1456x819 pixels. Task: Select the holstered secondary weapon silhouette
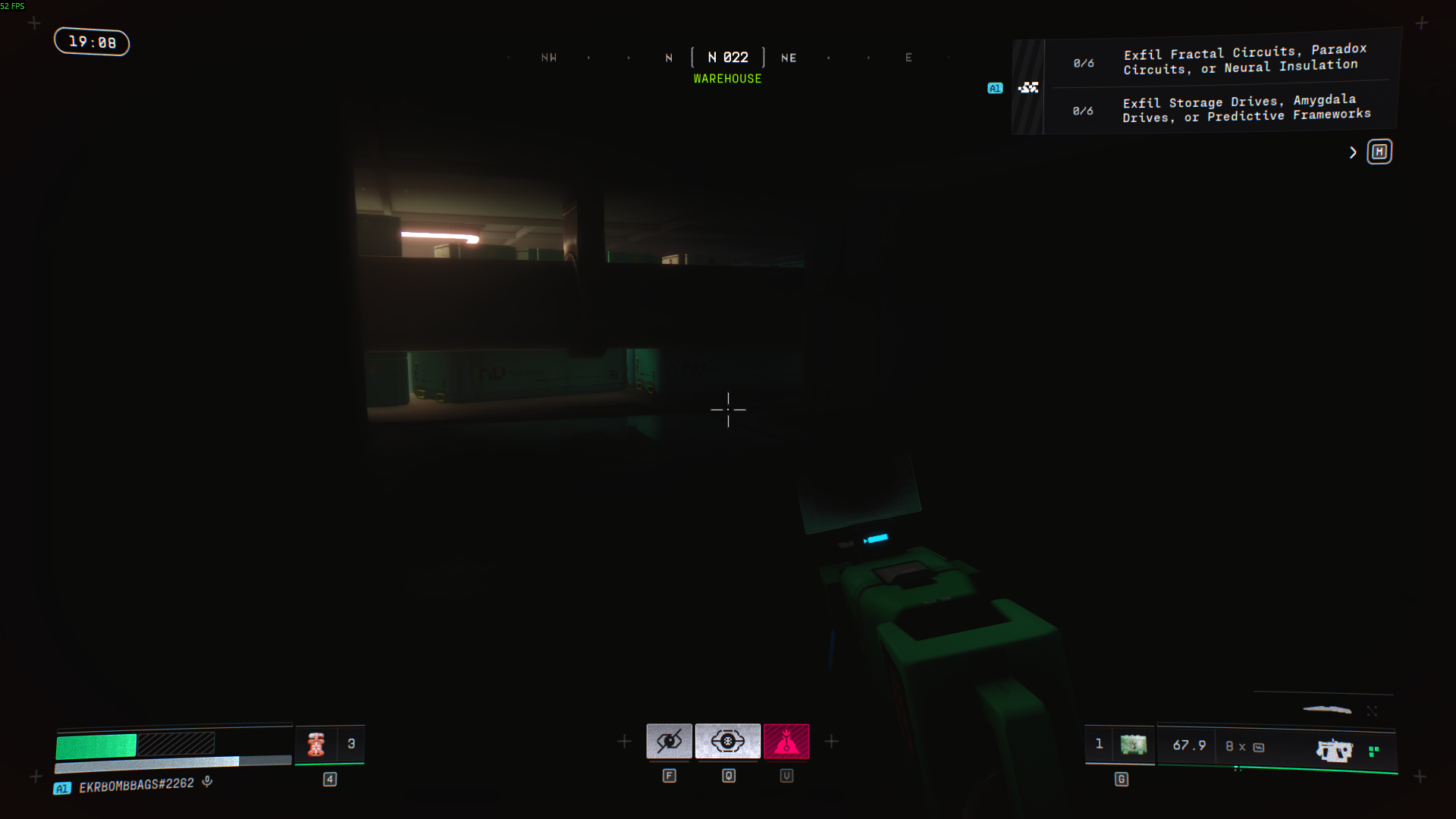coord(1326,710)
